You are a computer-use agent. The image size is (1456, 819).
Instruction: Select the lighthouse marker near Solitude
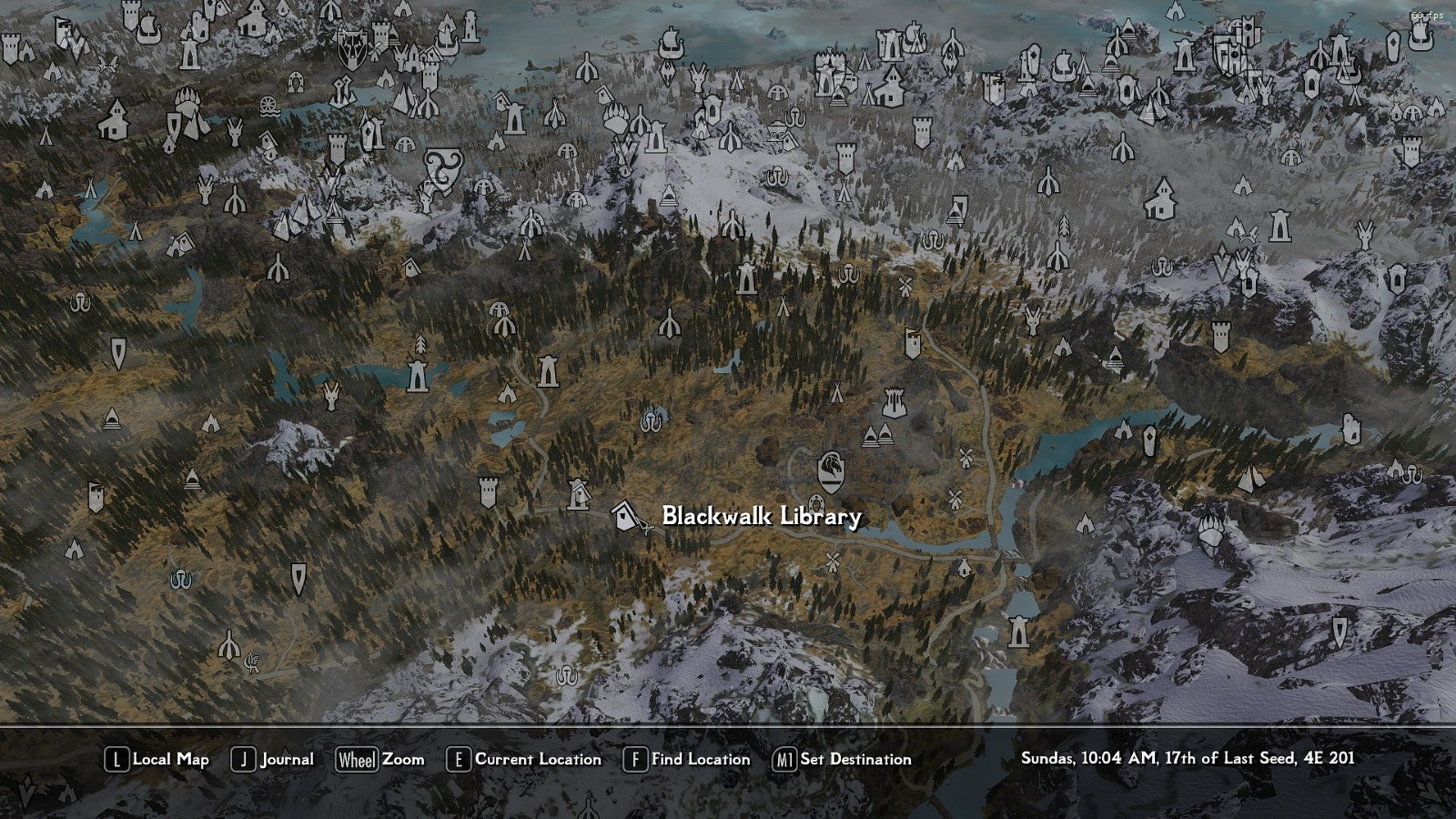[x=470, y=27]
